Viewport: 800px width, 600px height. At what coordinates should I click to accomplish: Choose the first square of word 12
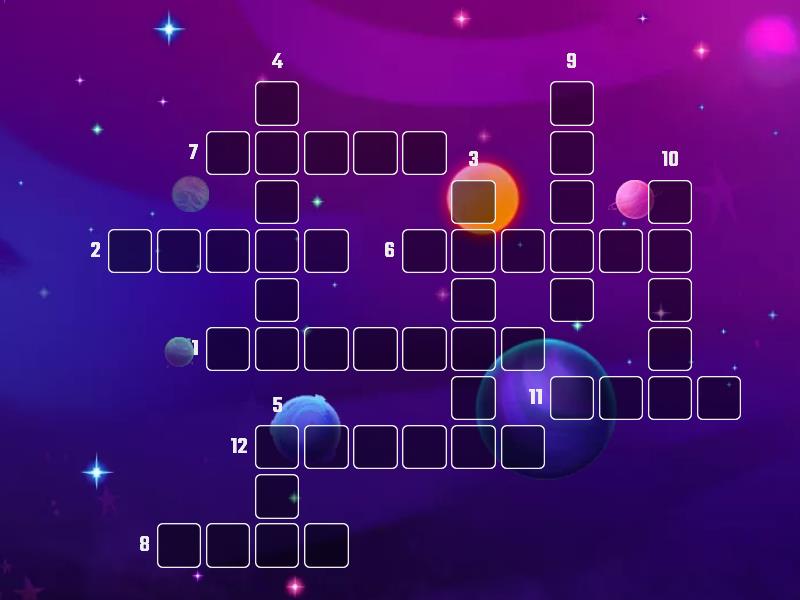(x=277, y=447)
